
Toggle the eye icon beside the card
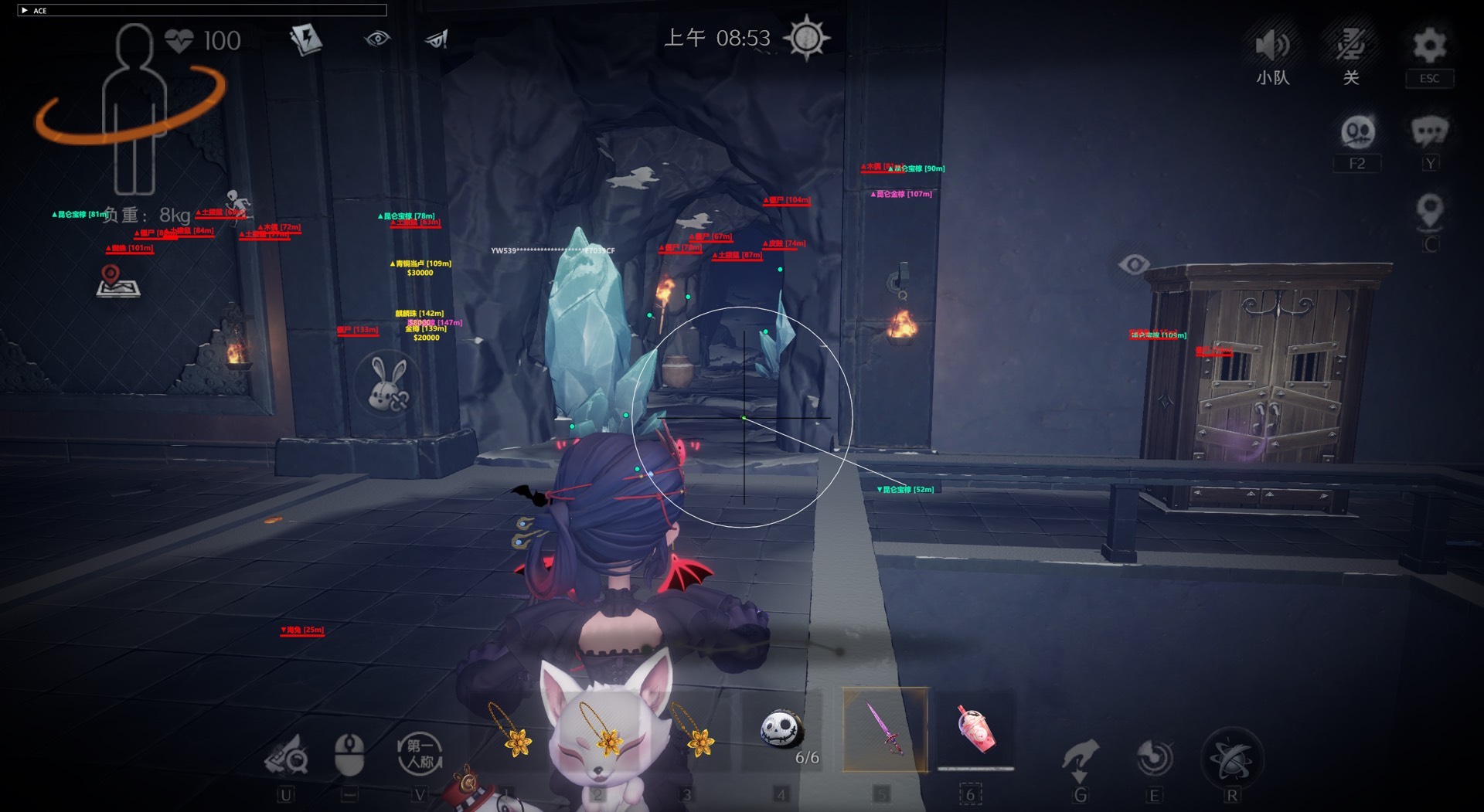click(x=377, y=39)
